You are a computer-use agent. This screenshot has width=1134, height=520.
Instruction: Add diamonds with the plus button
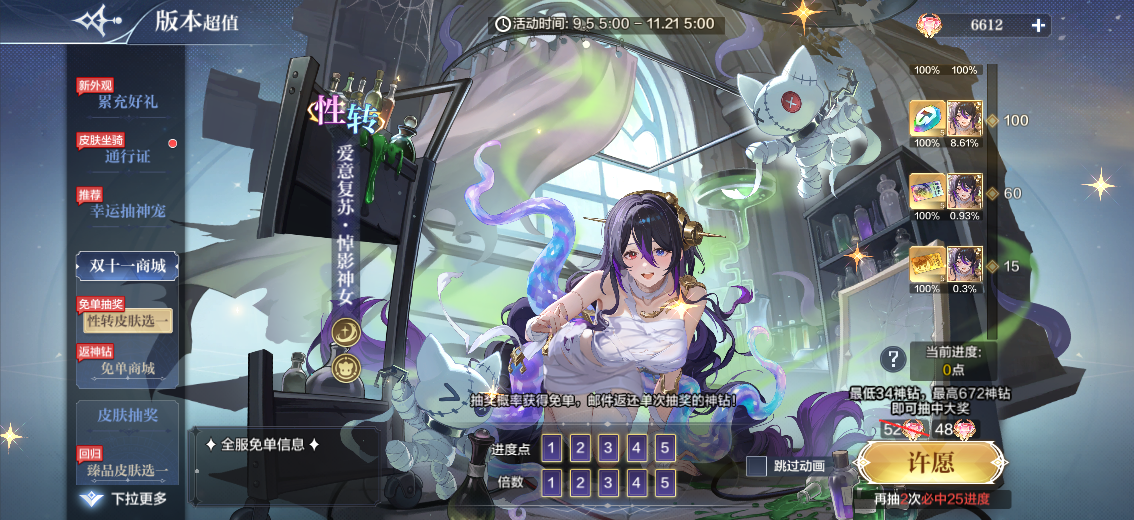1039,25
